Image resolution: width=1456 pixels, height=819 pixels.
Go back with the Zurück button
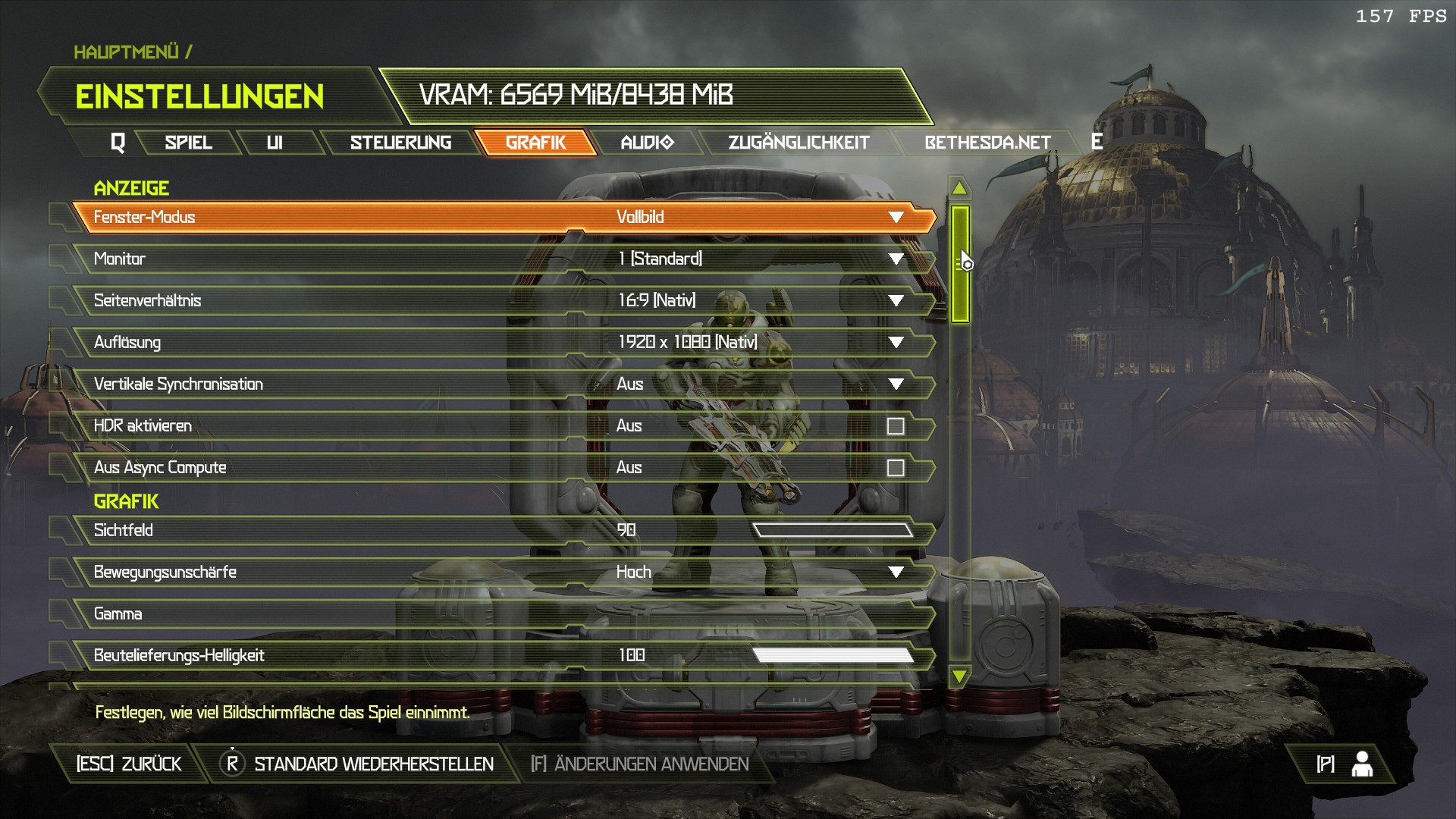tap(129, 764)
